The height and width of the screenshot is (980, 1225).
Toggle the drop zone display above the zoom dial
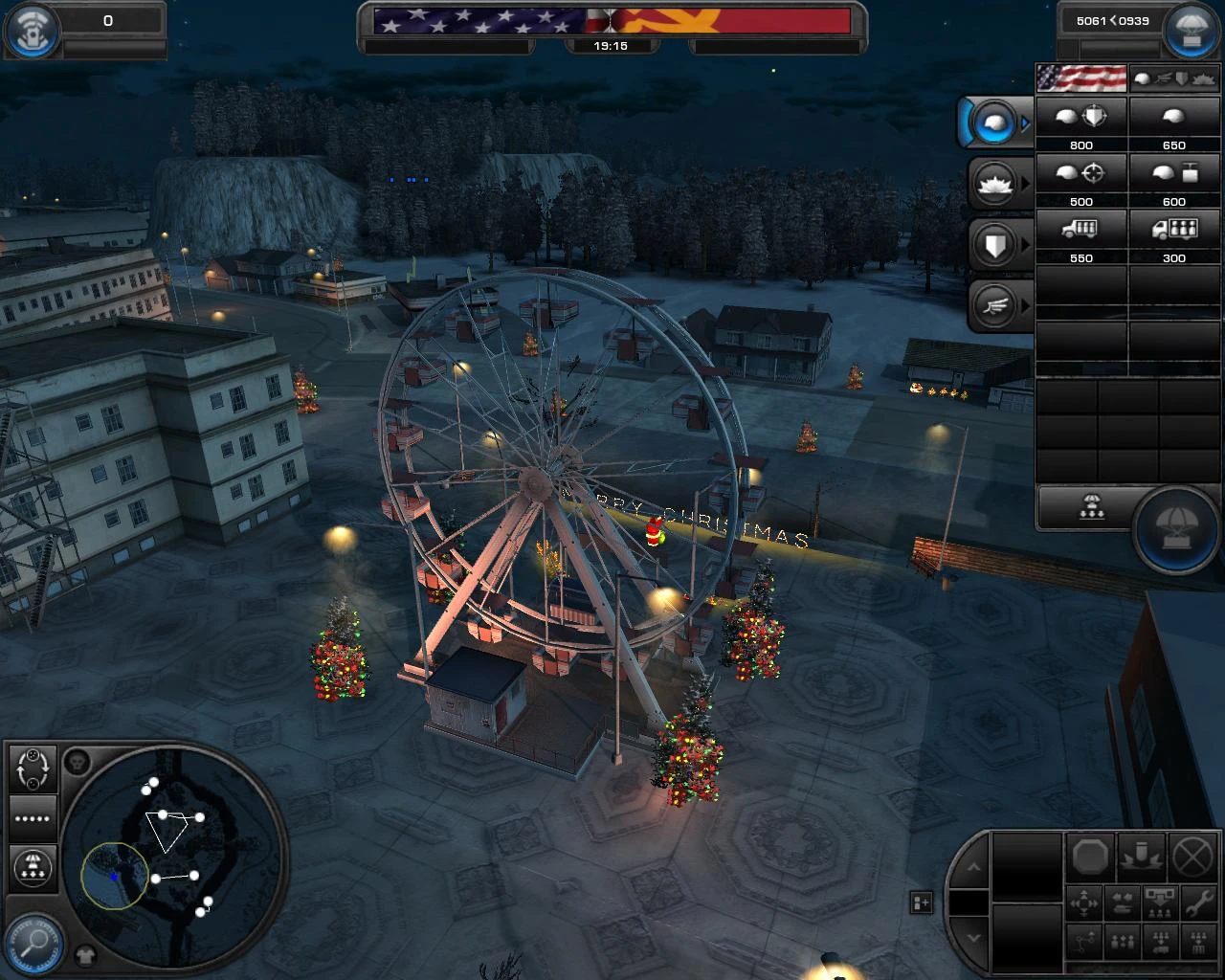click(33, 867)
